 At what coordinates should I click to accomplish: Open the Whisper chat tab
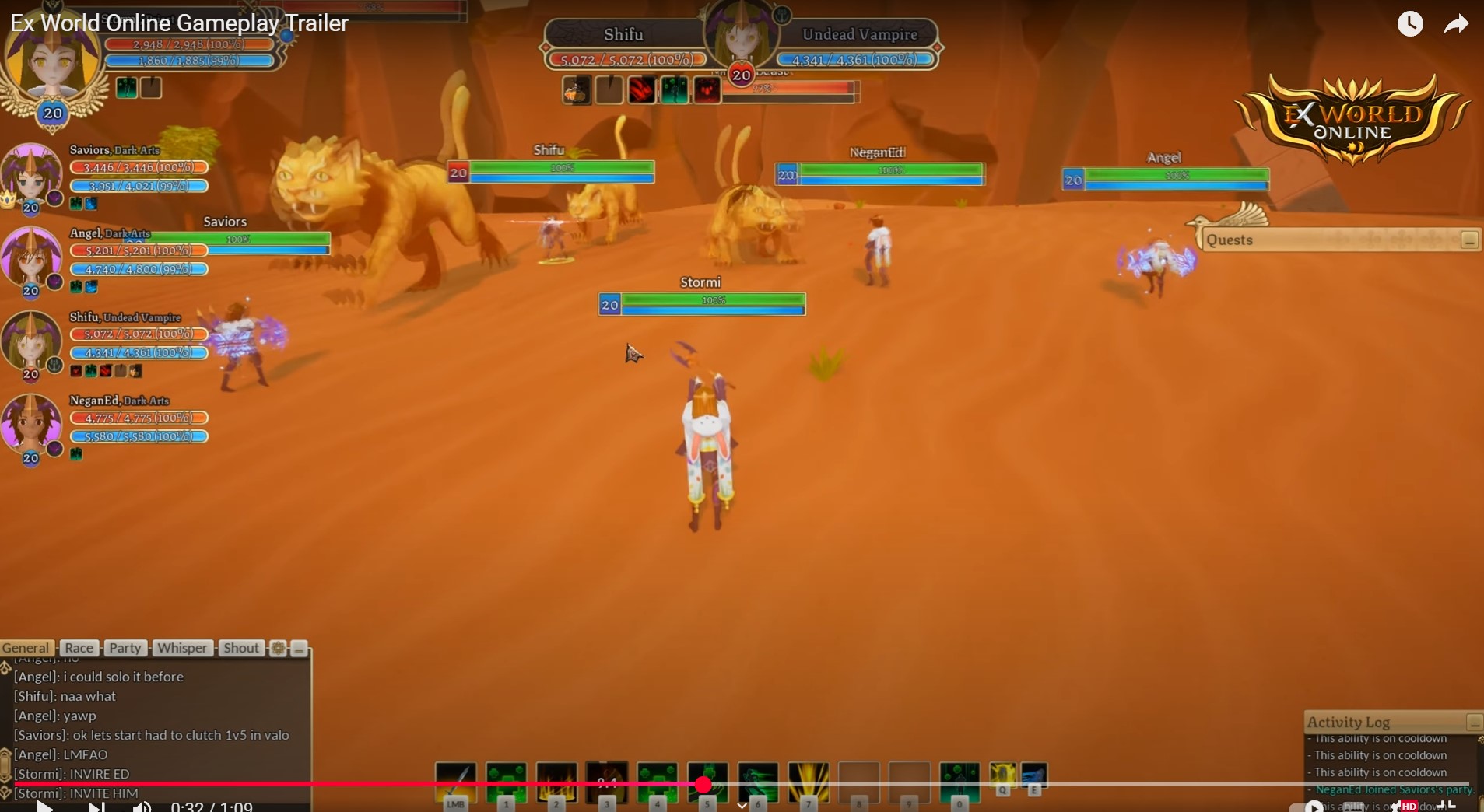[181, 648]
